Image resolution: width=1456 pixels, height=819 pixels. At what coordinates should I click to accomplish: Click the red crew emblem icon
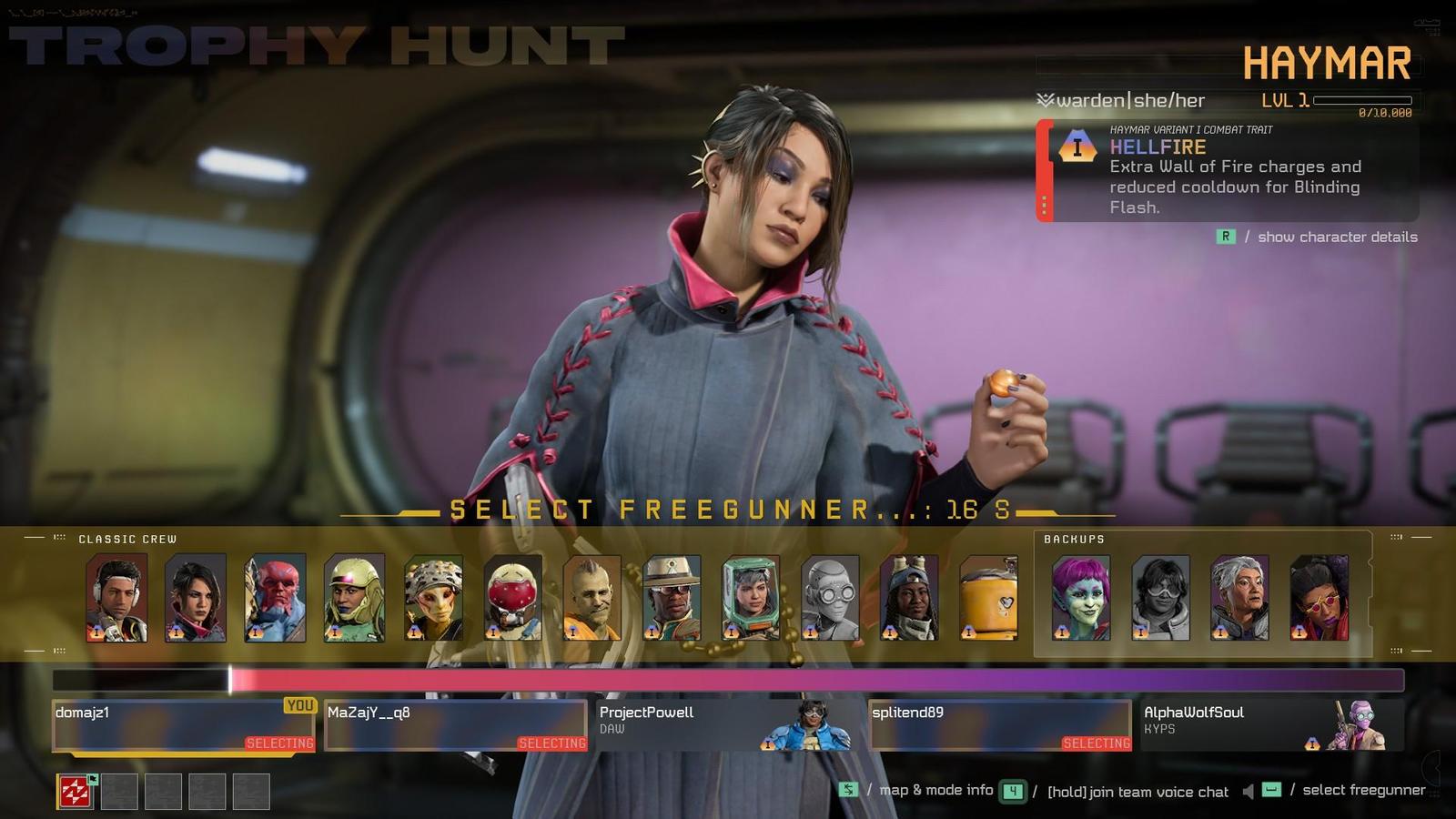click(76, 792)
